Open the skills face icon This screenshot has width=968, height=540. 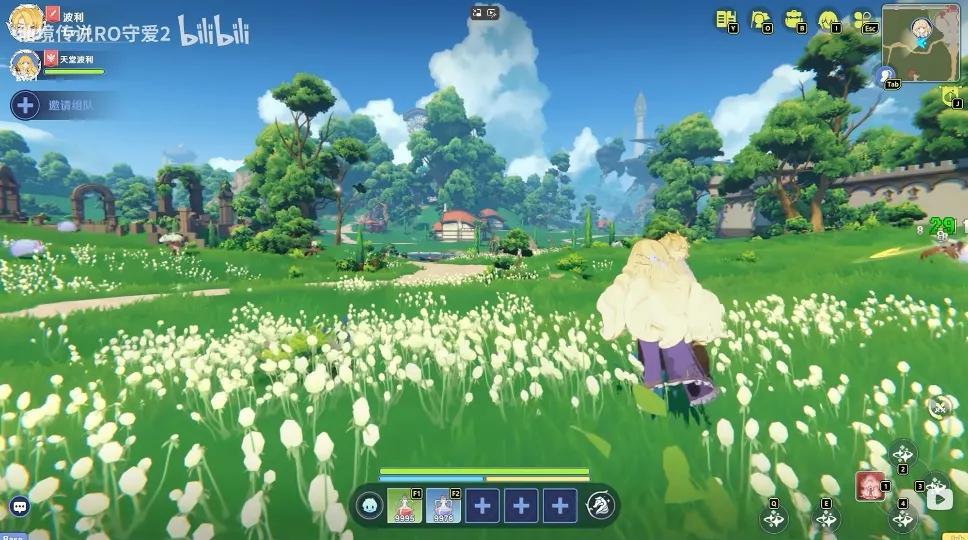click(828, 20)
